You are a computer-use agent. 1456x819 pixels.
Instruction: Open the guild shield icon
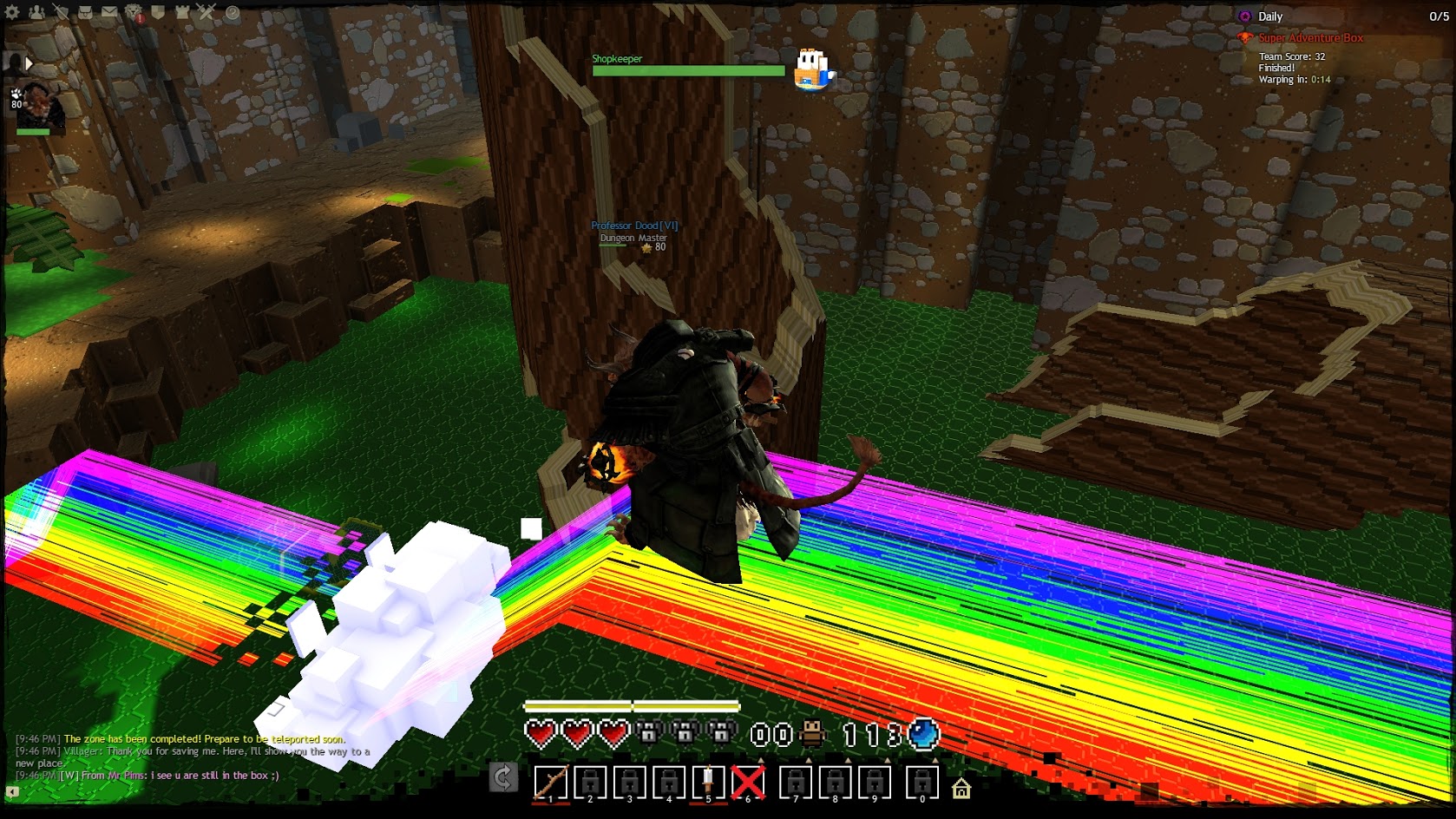pyautogui.click(x=158, y=13)
